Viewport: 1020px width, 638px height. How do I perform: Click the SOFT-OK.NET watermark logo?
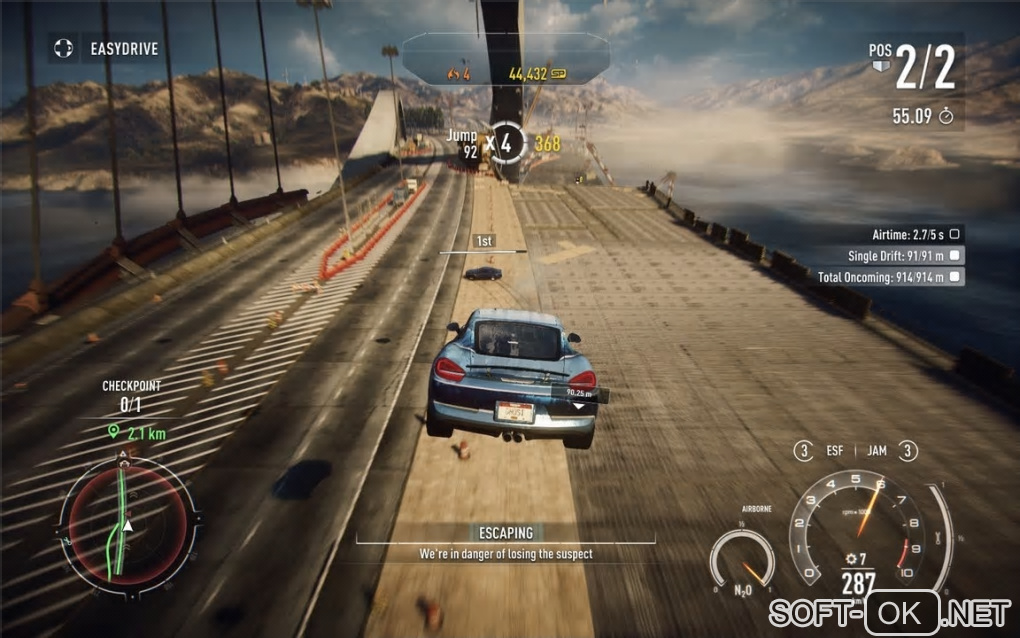tap(889, 610)
